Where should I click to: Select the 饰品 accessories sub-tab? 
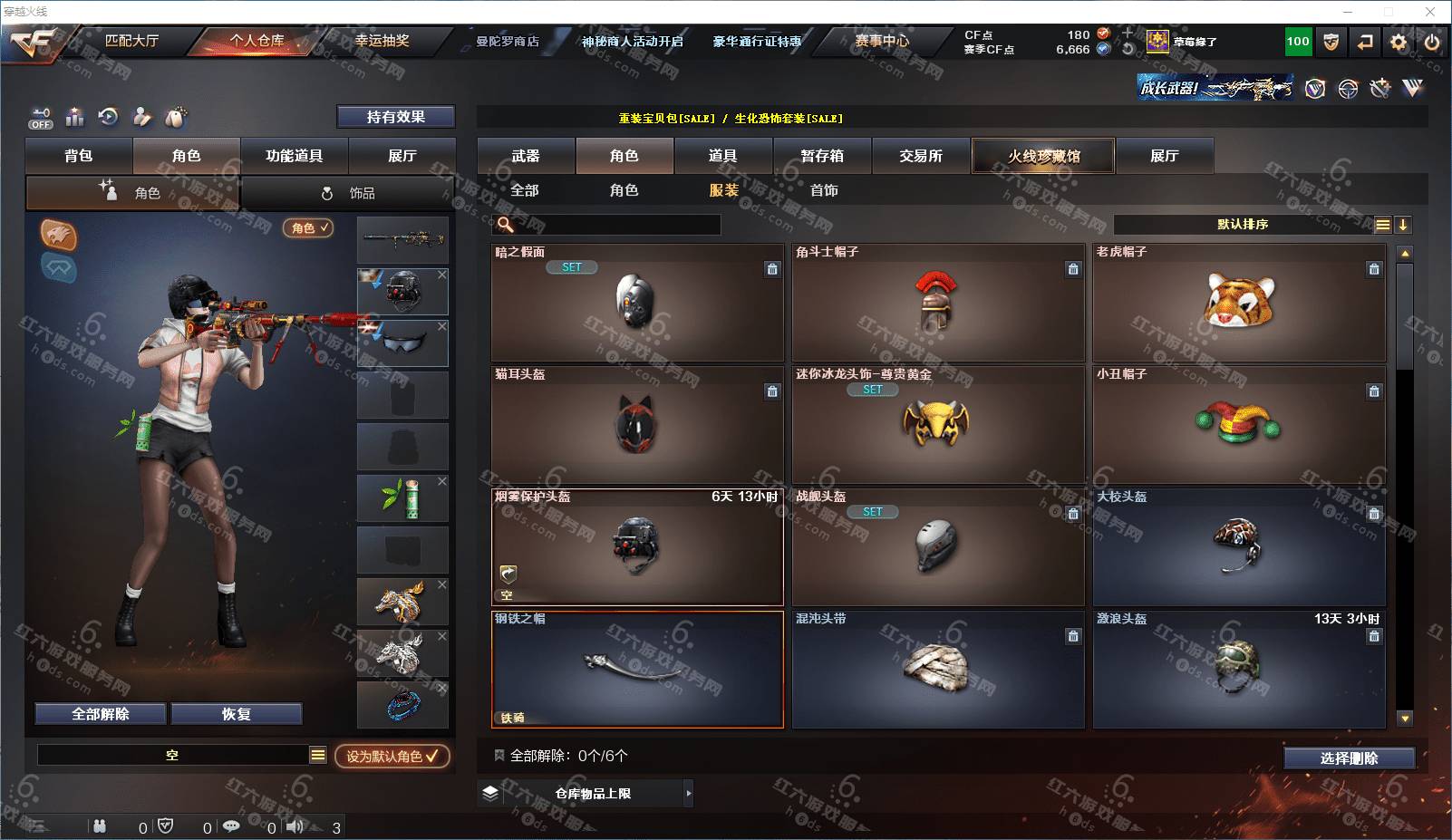pyautogui.click(x=348, y=193)
